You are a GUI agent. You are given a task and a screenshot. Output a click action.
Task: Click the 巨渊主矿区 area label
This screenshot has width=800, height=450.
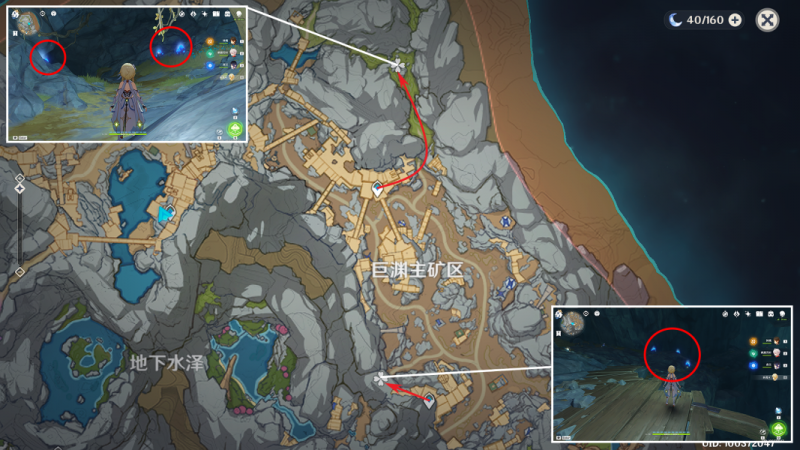pos(418,270)
